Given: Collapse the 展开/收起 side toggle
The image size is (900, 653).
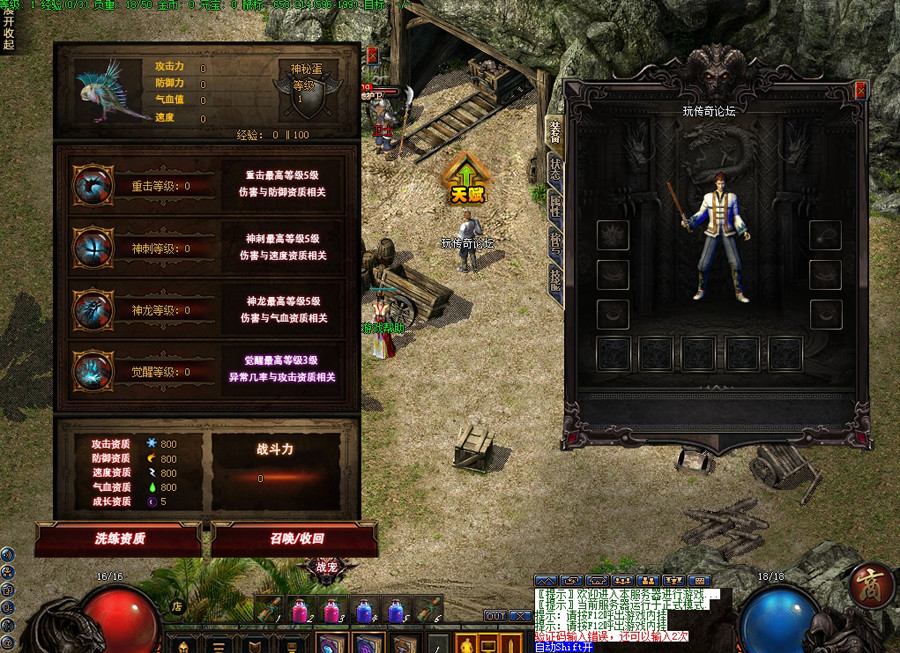Looking at the screenshot, I should click(x=8, y=30).
